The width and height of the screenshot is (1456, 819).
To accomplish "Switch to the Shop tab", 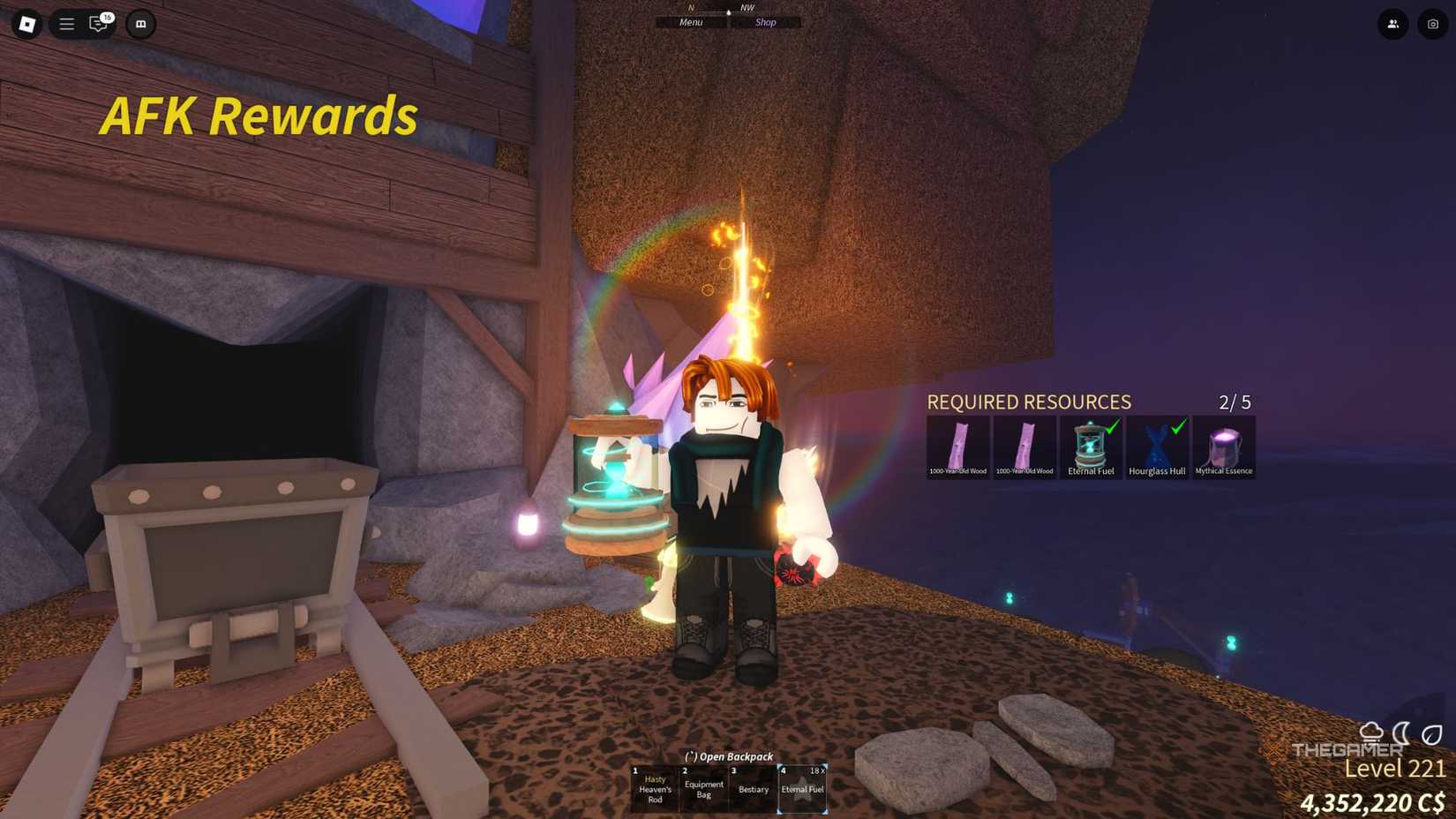I will pos(765,22).
